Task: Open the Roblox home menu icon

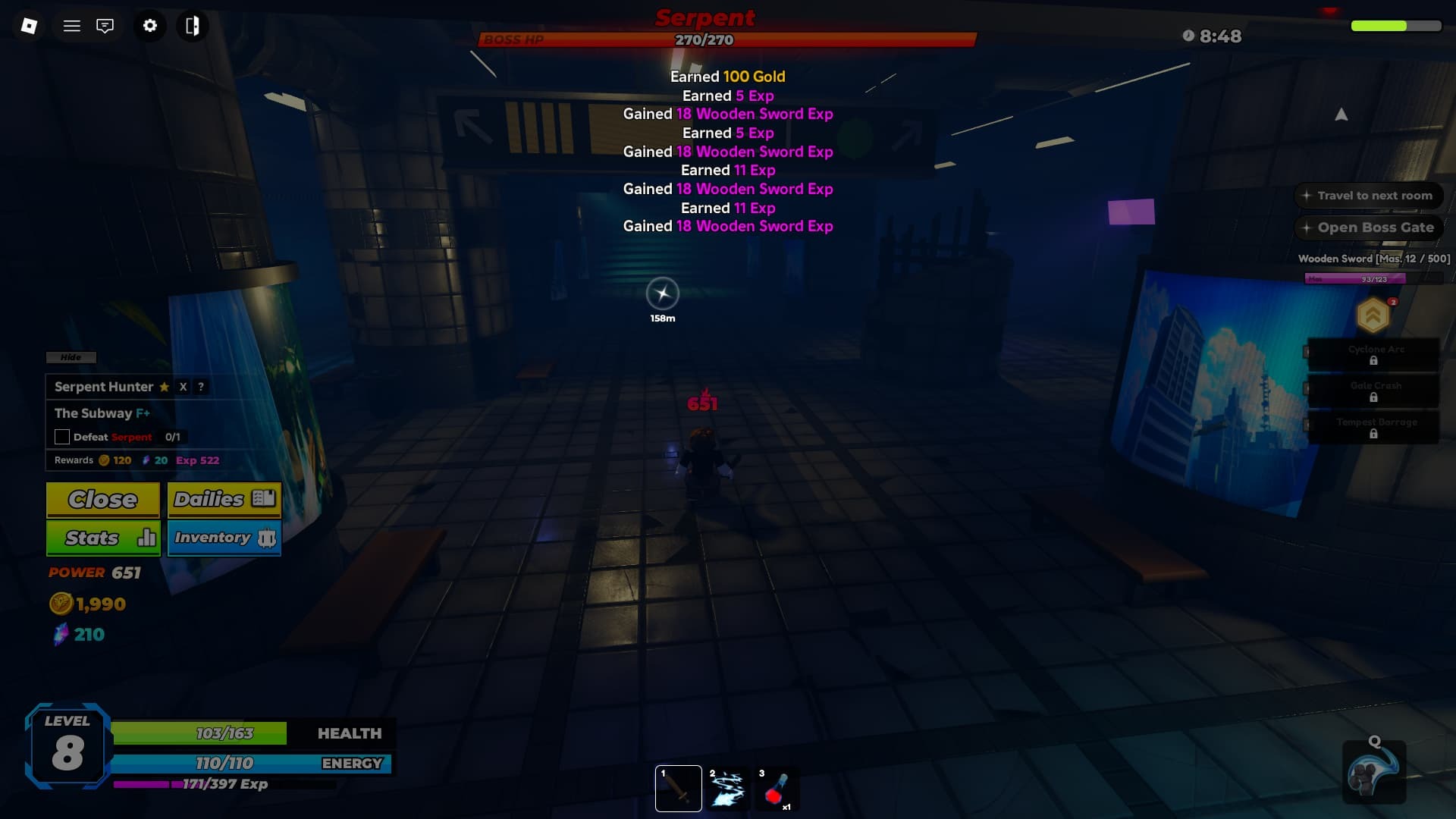Action: tap(29, 25)
